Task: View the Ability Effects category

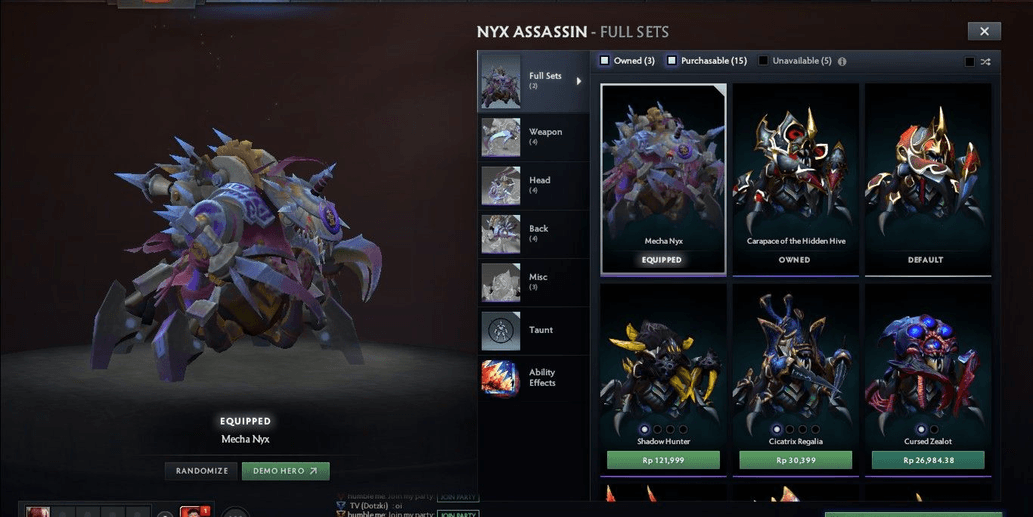Action: coord(532,378)
